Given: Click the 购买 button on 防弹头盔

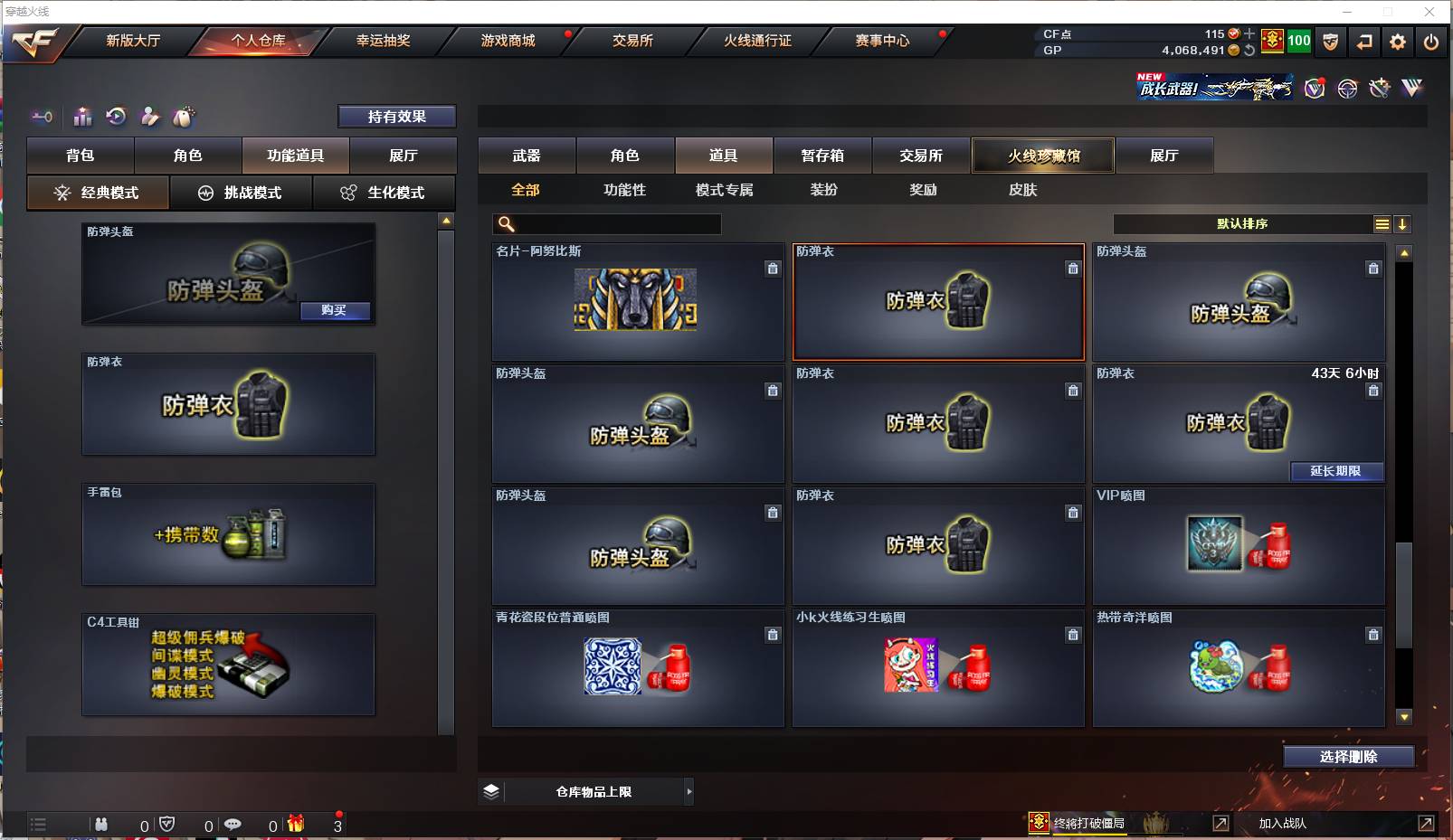Looking at the screenshot, I should pos(336,311).
